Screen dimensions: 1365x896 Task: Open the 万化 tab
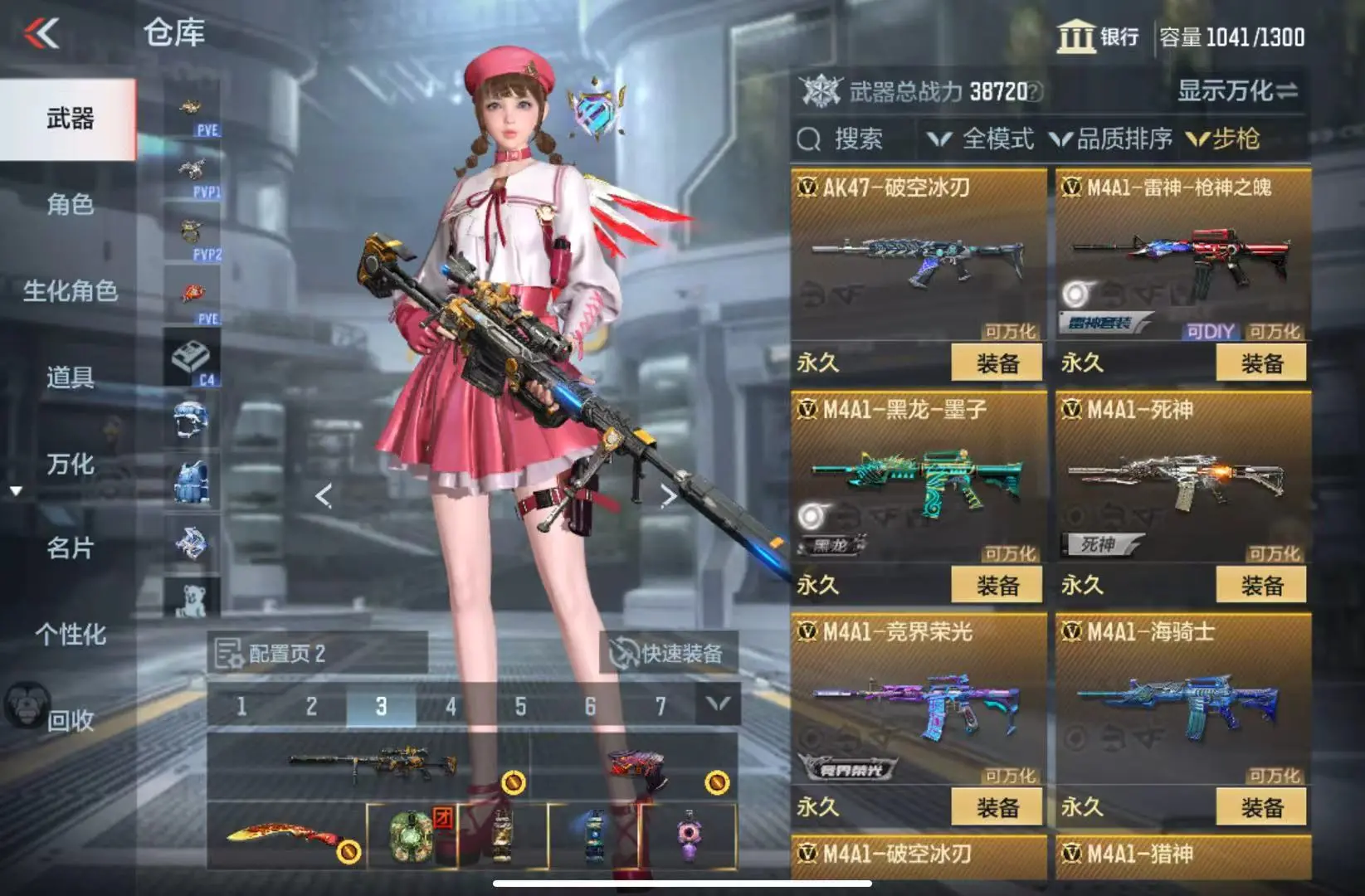[x=70, y=464]
